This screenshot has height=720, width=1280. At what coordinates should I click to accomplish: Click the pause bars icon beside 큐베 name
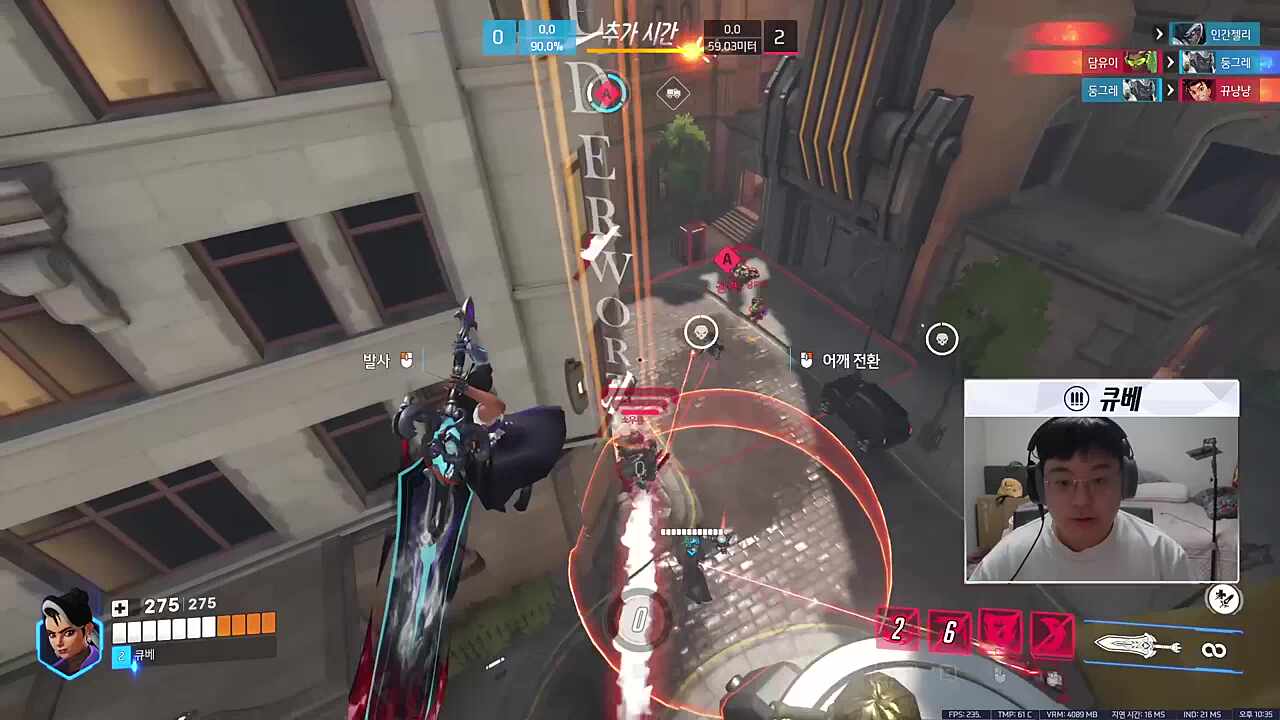click(x=1075, y=398)
